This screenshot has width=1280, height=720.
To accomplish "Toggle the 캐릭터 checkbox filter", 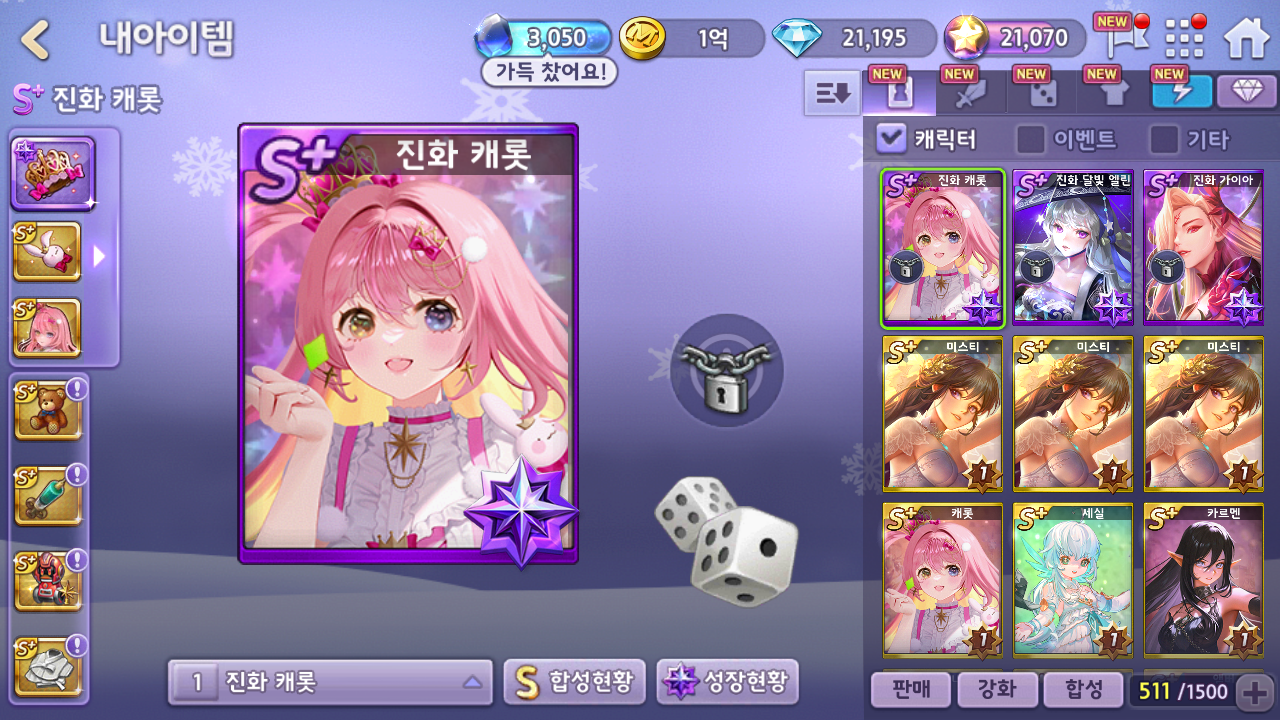I will coord(891,139).
